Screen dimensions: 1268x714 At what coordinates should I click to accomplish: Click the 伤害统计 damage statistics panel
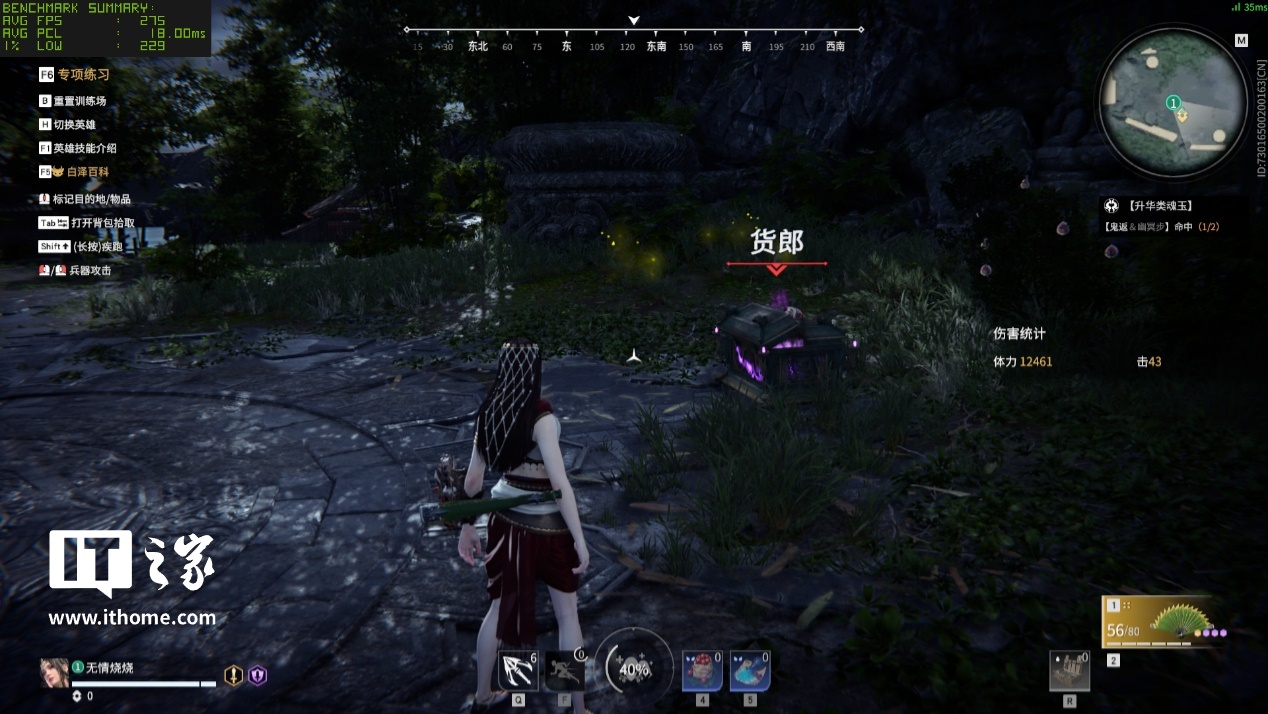(1020, 334)
